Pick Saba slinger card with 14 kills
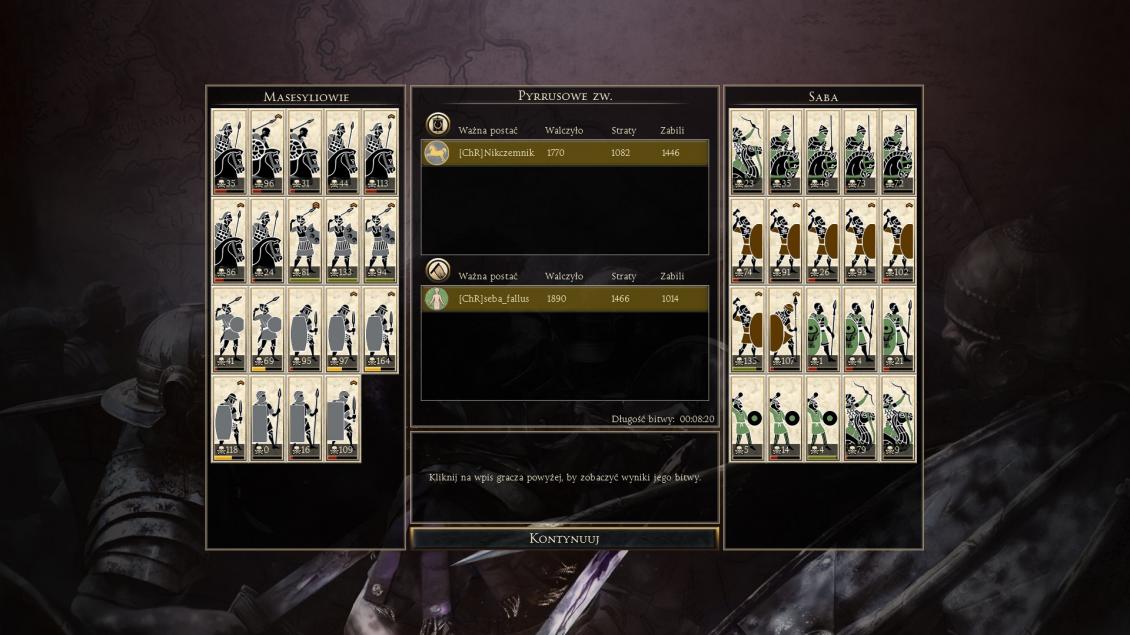1130x635 pixels. coord(785,419)
